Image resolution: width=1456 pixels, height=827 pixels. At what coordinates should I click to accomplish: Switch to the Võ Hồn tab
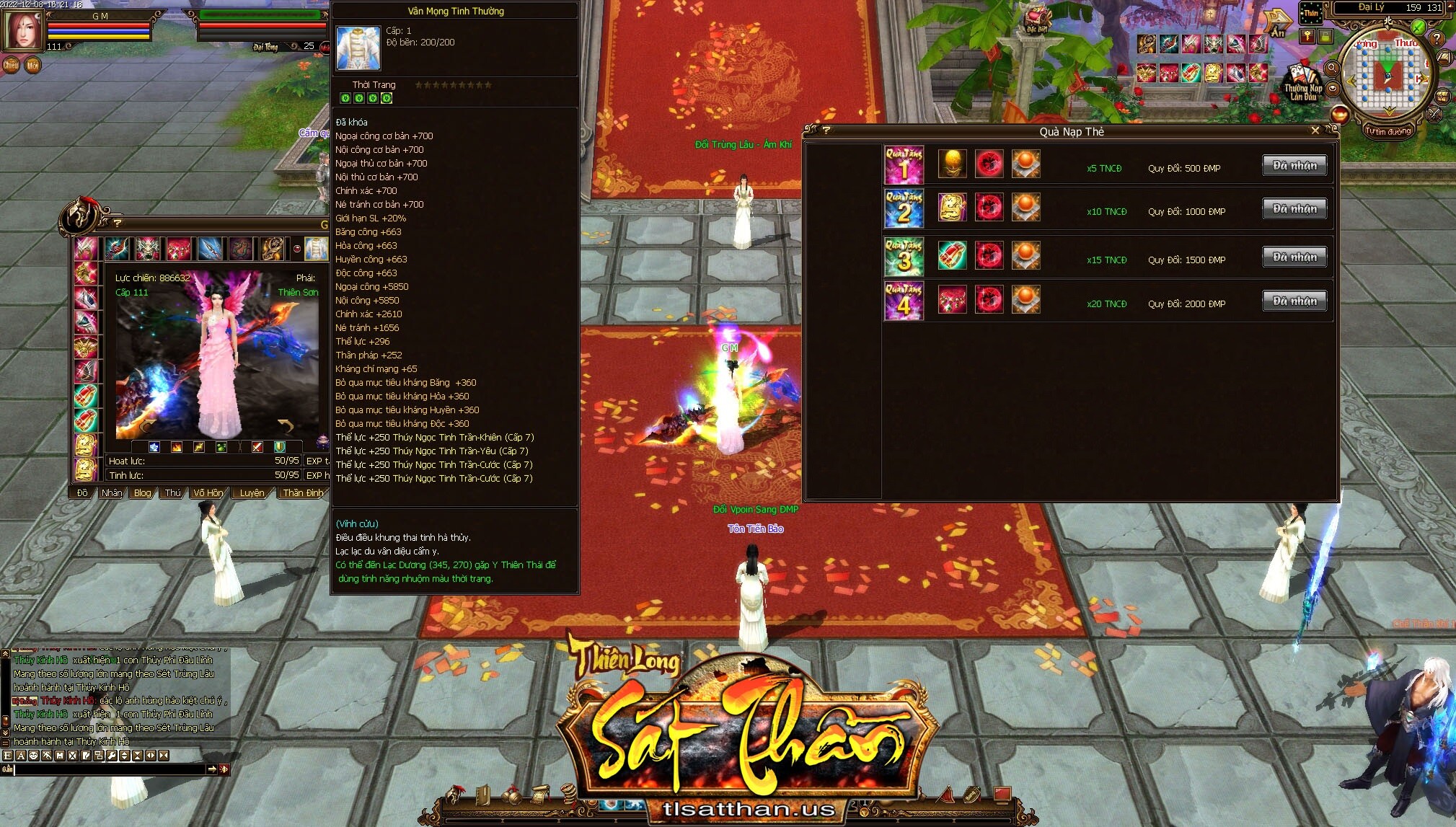pyautogui.click(x=208, y=493)
